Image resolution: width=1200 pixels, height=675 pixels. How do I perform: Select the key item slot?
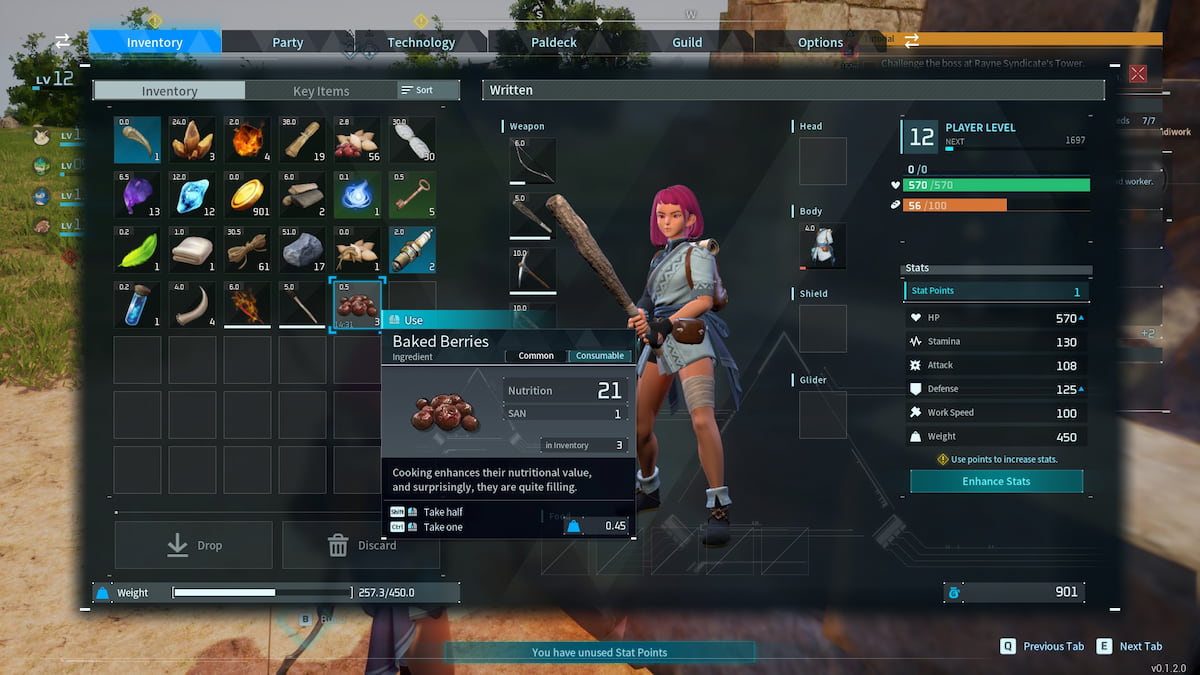412,195
